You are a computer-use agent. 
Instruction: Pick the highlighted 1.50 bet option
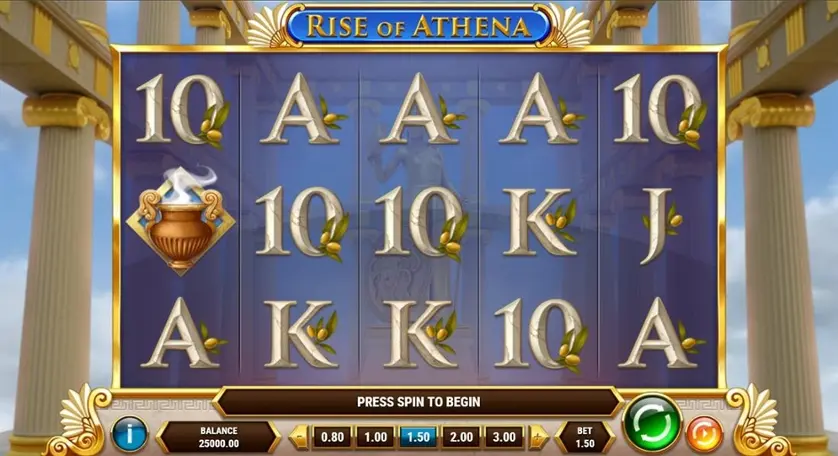click(418, 437)
